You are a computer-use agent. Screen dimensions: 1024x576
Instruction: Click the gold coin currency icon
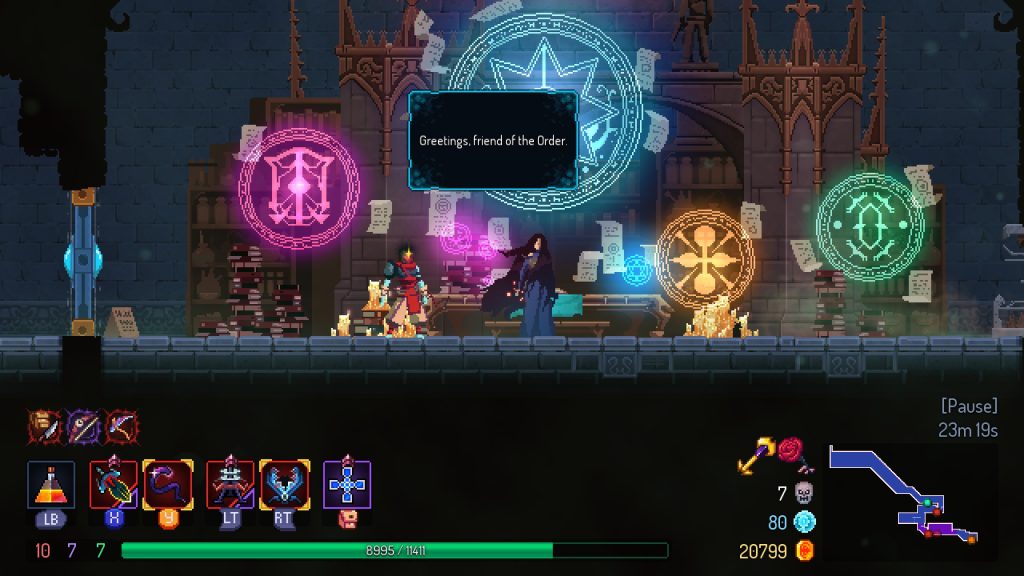point(804,550)
